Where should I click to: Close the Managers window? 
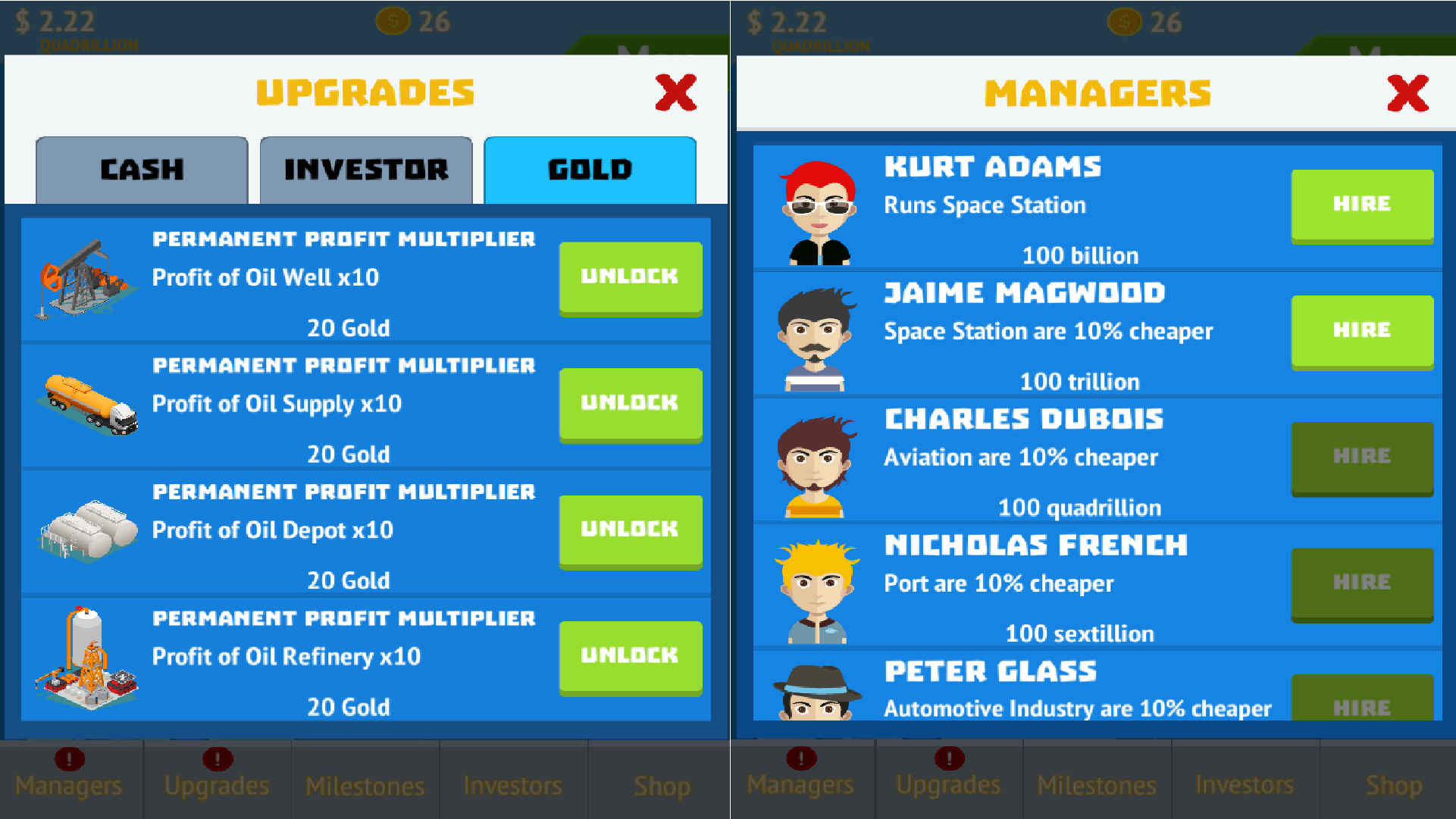pos(1407,92)
